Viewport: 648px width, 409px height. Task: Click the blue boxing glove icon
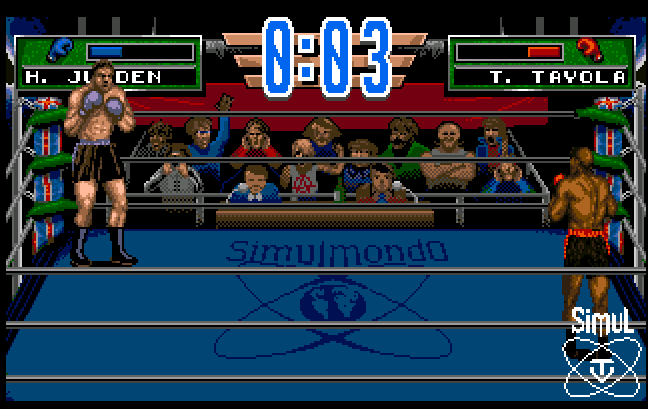58,49
